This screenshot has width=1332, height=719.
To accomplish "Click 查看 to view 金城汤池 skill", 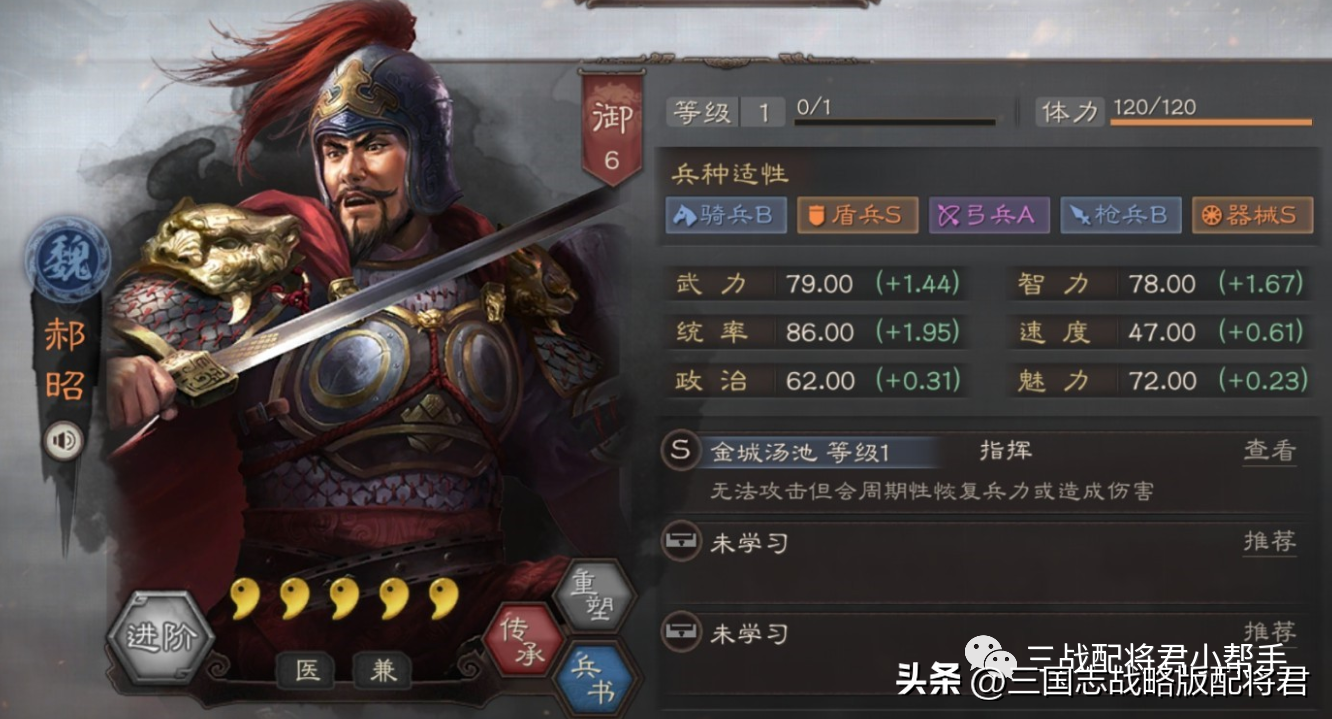I will point(1269,451).
